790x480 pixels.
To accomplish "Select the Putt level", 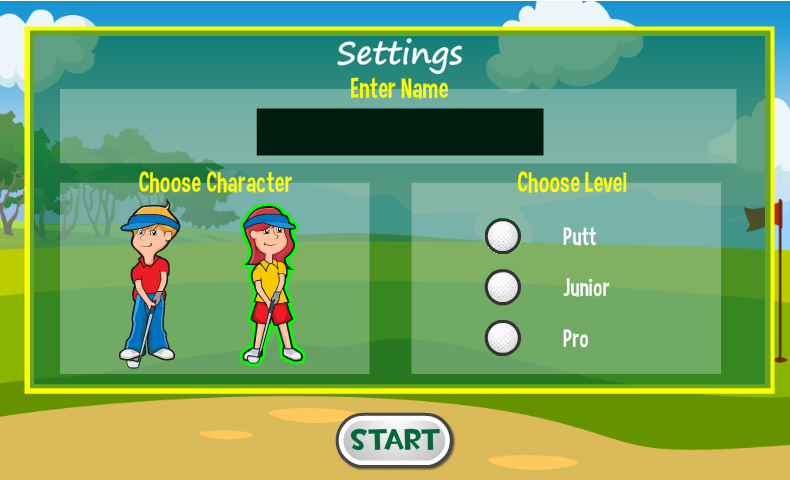I will (x=503, y=237).
